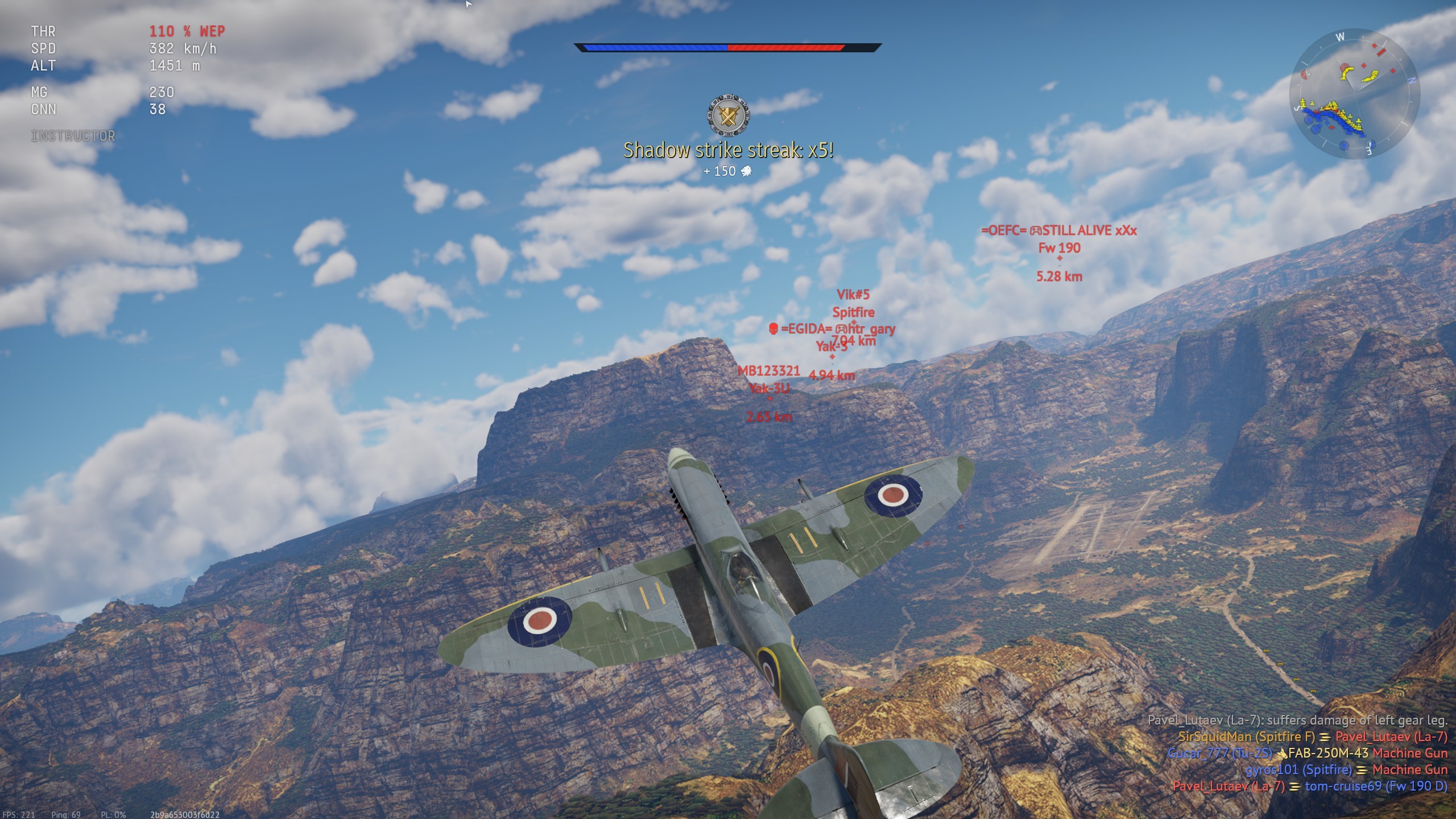Viewport: 1456px width, 819px height.
Task: Click the gyros101 Spitfire kill feed row
Action: [x=1346, y=770]
